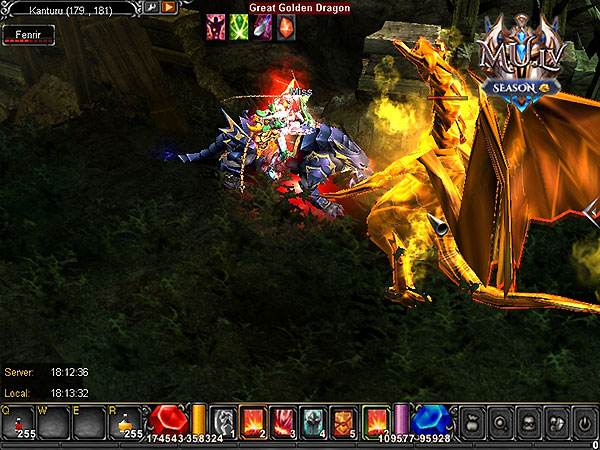Choose the red skill in slot 3
The image size is (600, 450).
(284, 422)
